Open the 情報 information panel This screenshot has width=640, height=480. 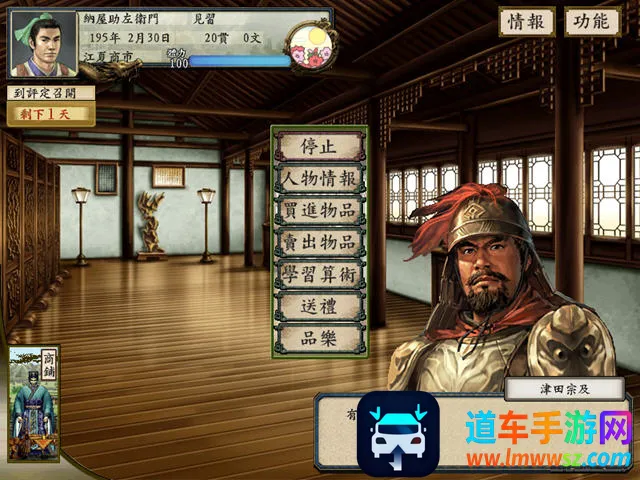[x=527, y=21]
